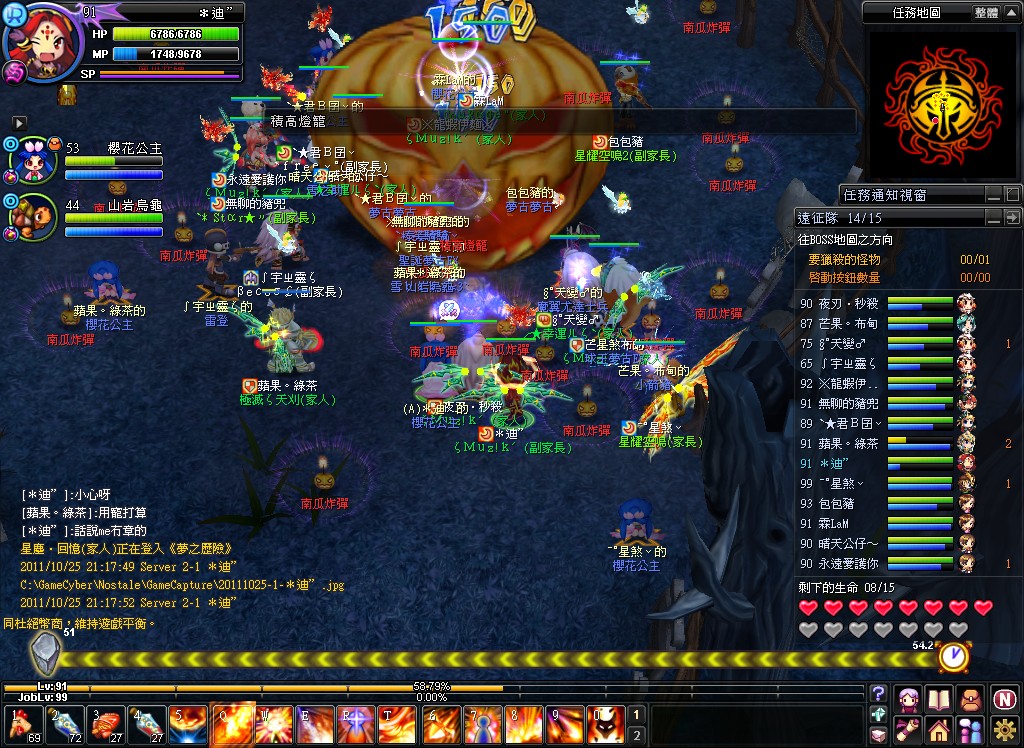Open the house miniland icon
This screenshot has height=748, width=1024.
(x=940, y=729)
